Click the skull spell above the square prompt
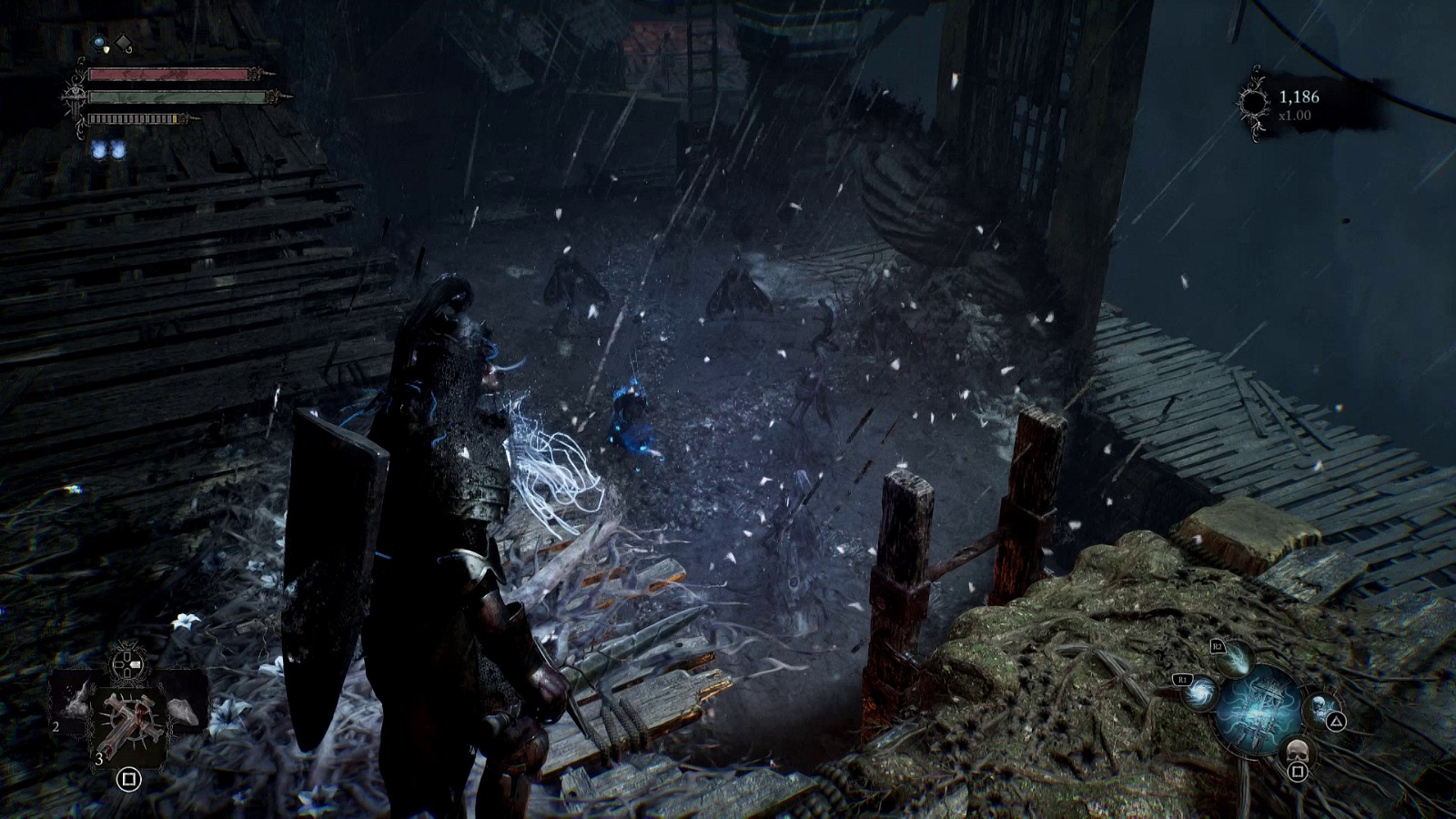The width and height of the screenshot is (1456, 819). click(x=1297, y=750)
